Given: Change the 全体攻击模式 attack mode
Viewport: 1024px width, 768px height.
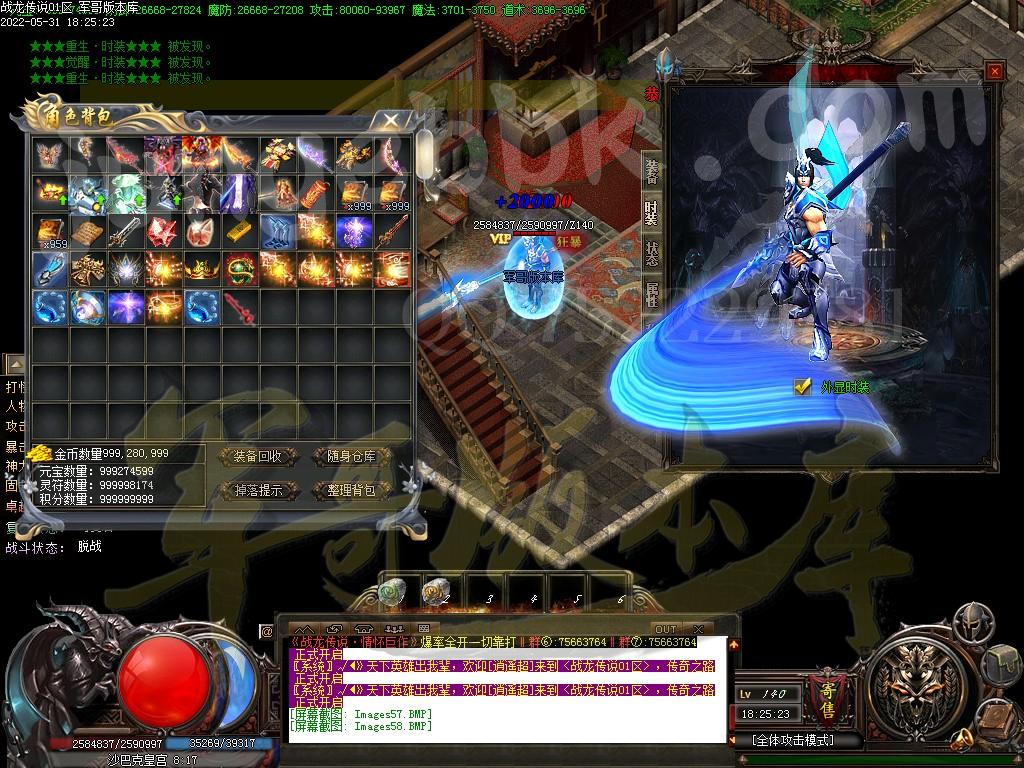Looking at the screenshot, I should click(x=793, y=741).
